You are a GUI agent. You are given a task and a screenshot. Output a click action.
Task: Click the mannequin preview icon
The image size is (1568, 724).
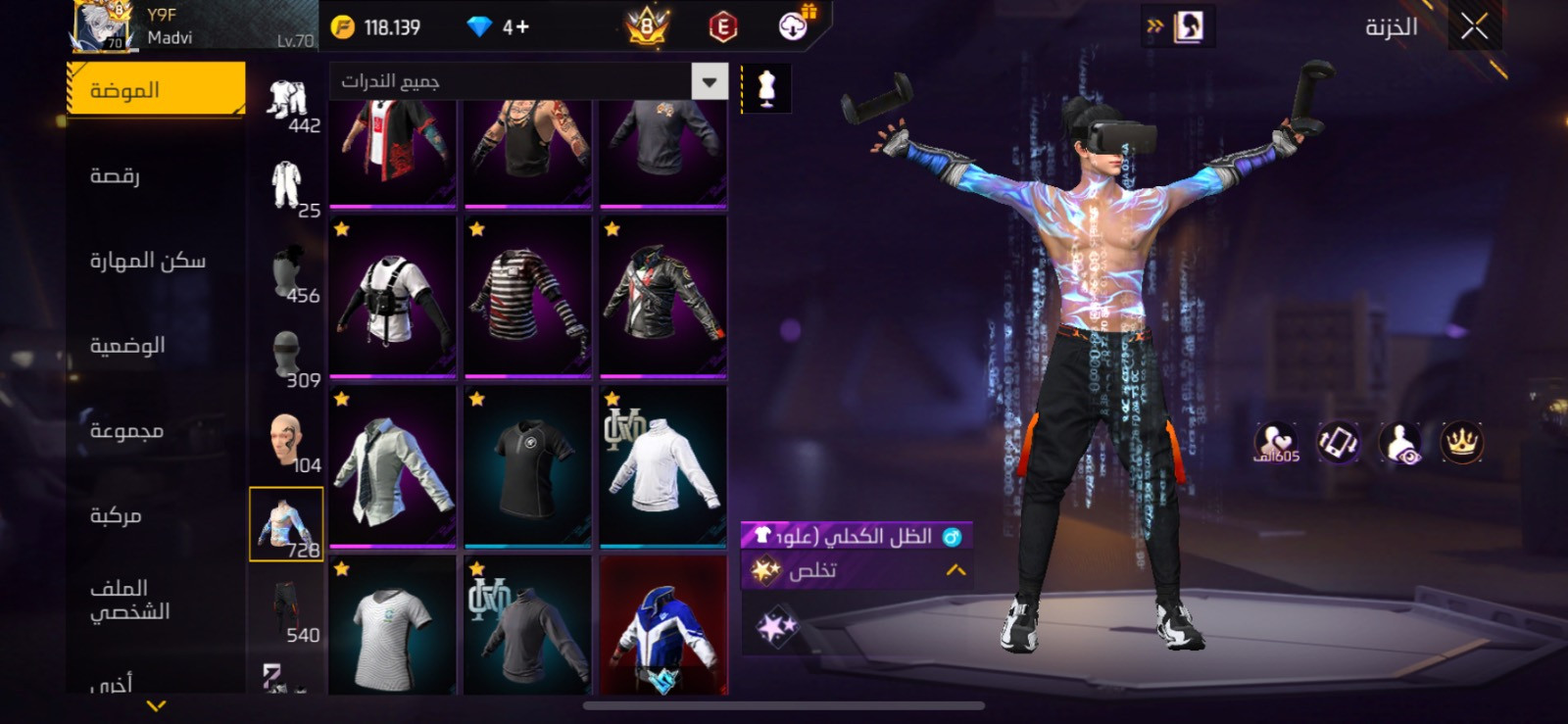(766, 88)
